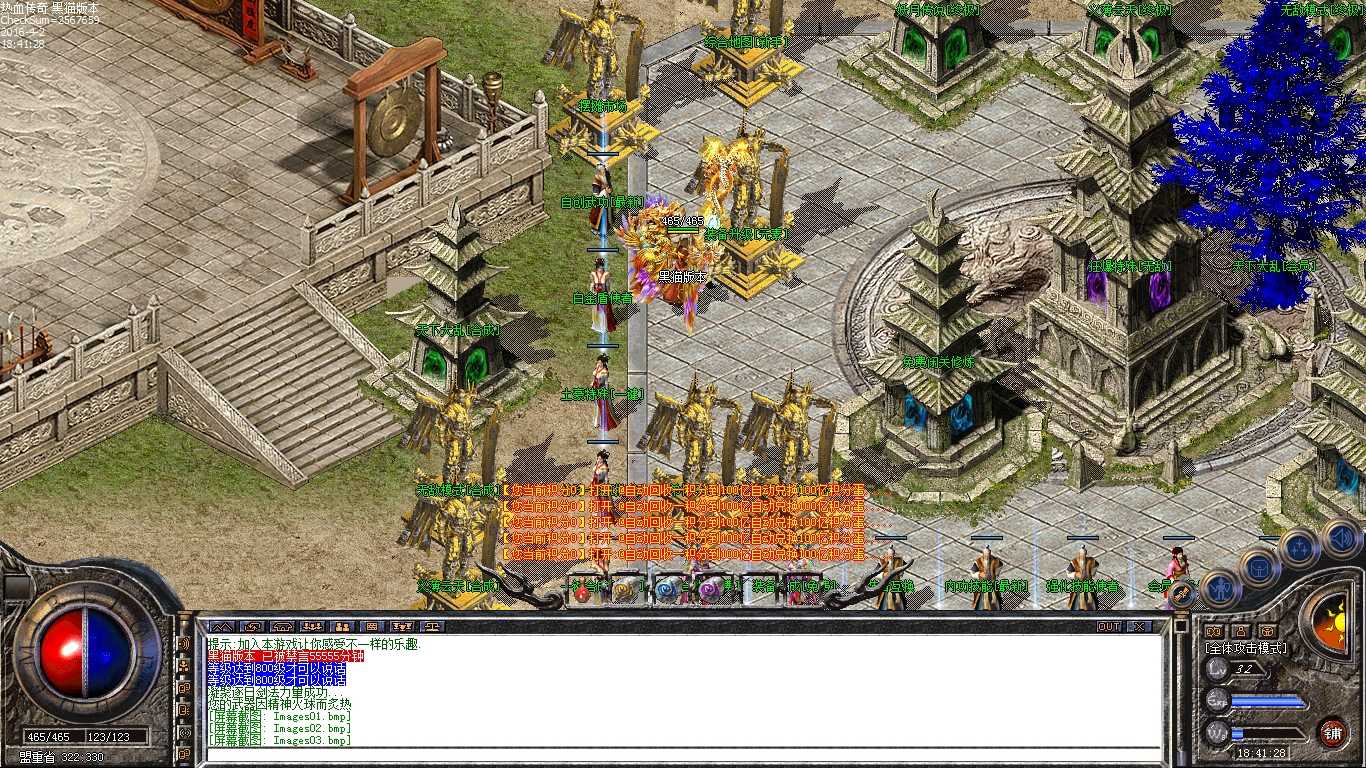Click the Wt weight emblem icon
The width and height of the screenshot is (1366, 768).
(x=1215, y=731)
